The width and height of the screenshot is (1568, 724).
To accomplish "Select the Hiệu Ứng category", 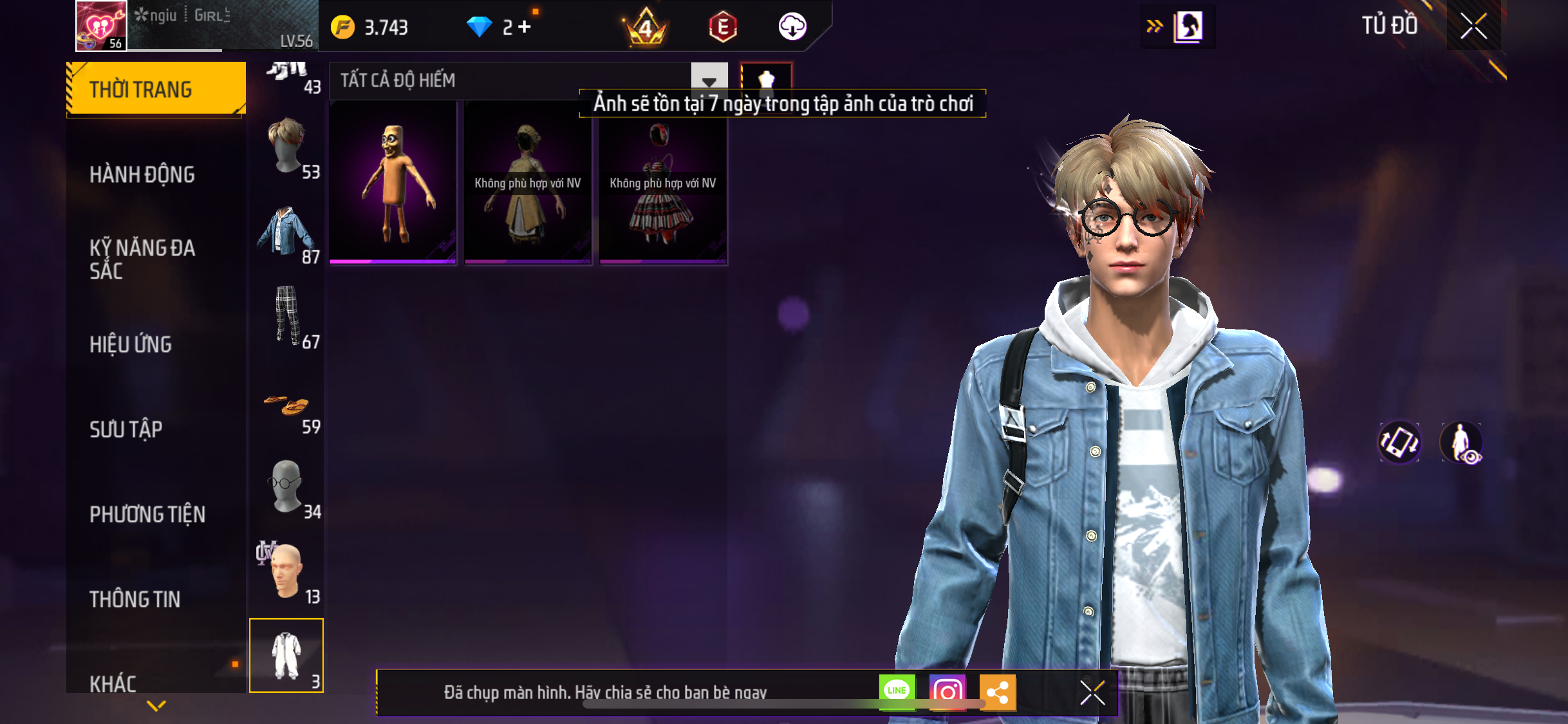I will click(131, 344).
